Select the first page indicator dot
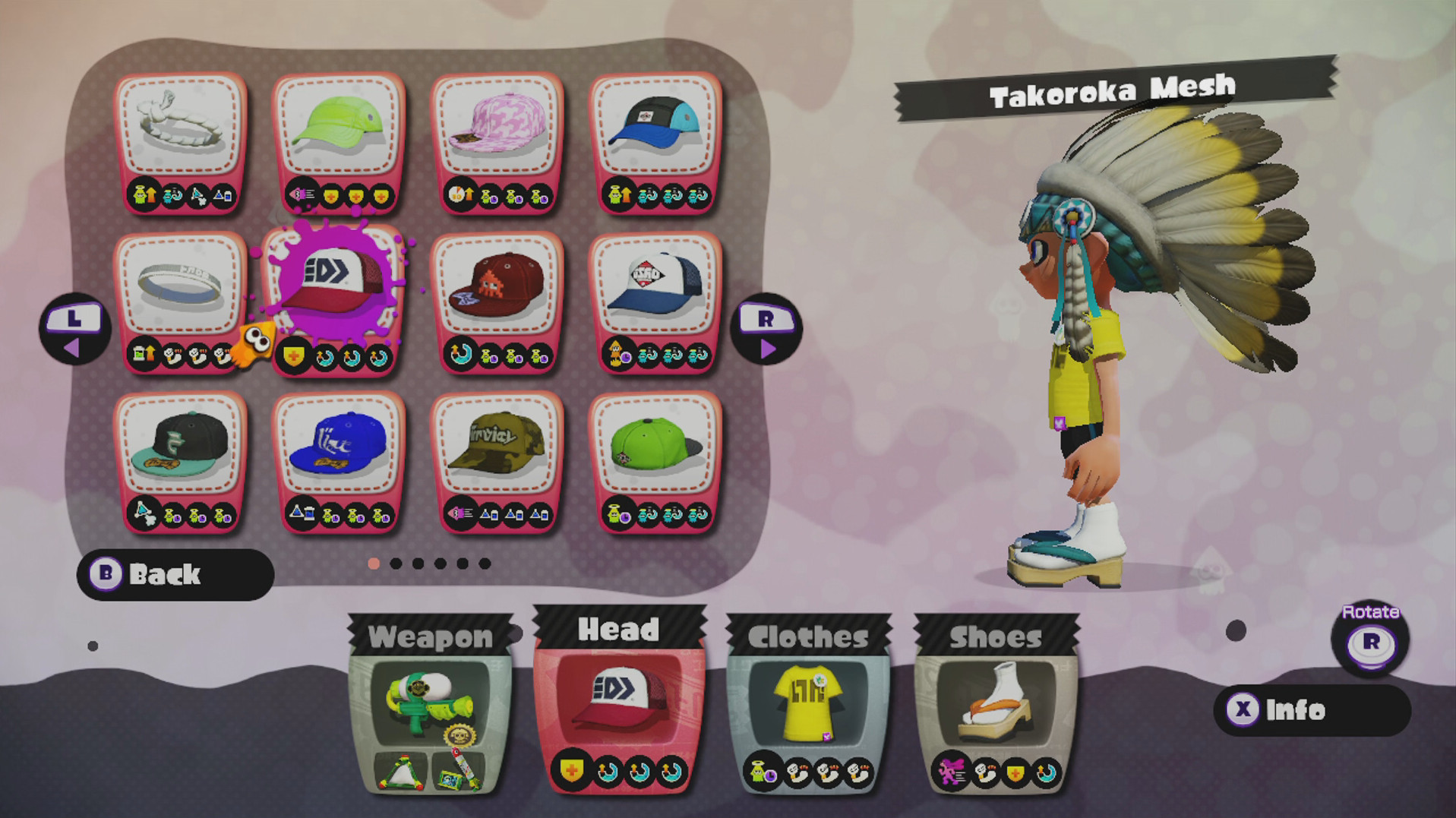The height and width of the screenshot is (818, 1456). click(x=374, y=563)
